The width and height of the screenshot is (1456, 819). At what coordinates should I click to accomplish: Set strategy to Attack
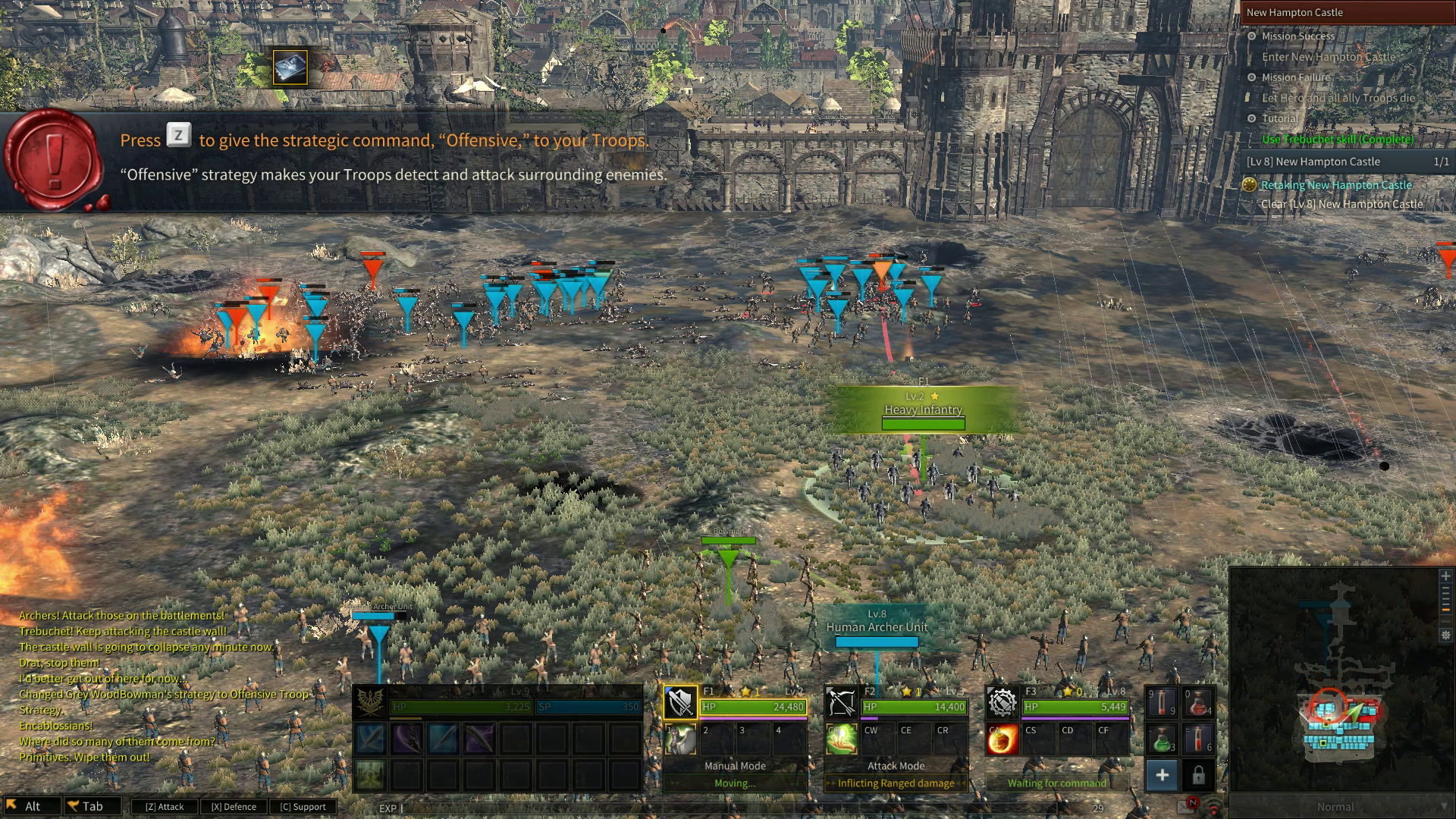click(165, 807)
